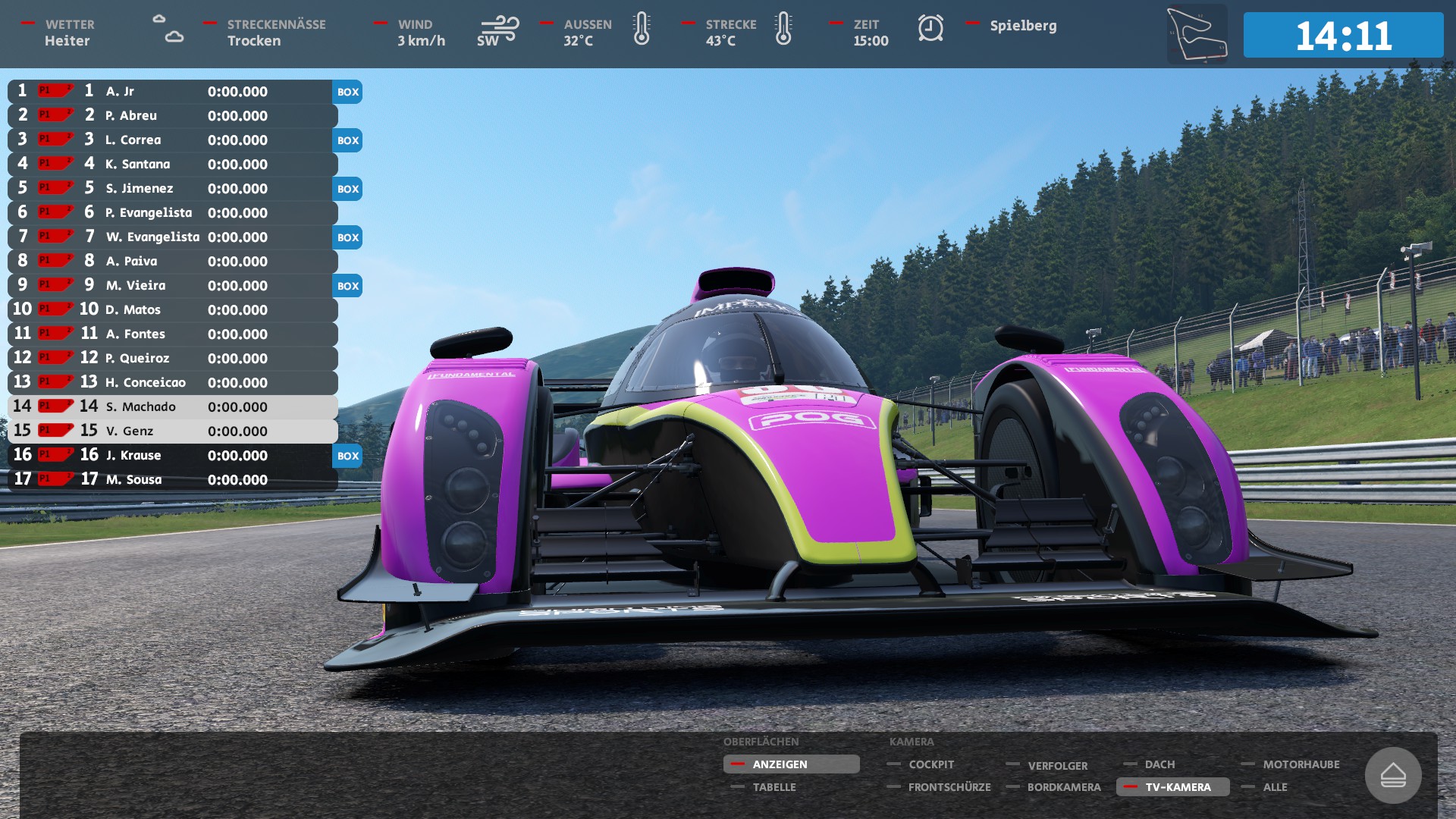Click the round eject button at bottom right
The height and width of the screenshot is (819, 1456).
pos(1392,775)
